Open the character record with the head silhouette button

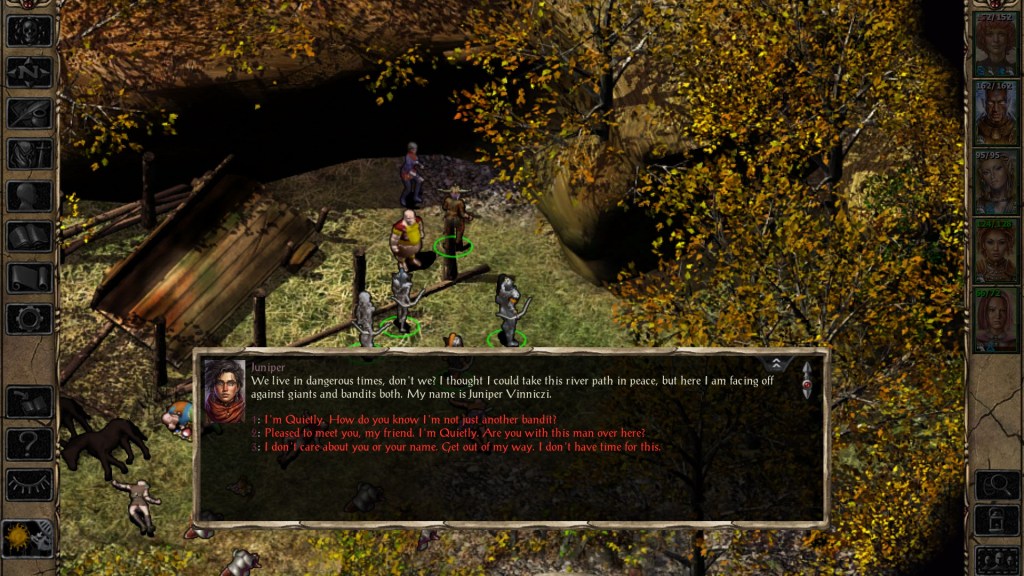pyautogui.click(x=29, y=196)
